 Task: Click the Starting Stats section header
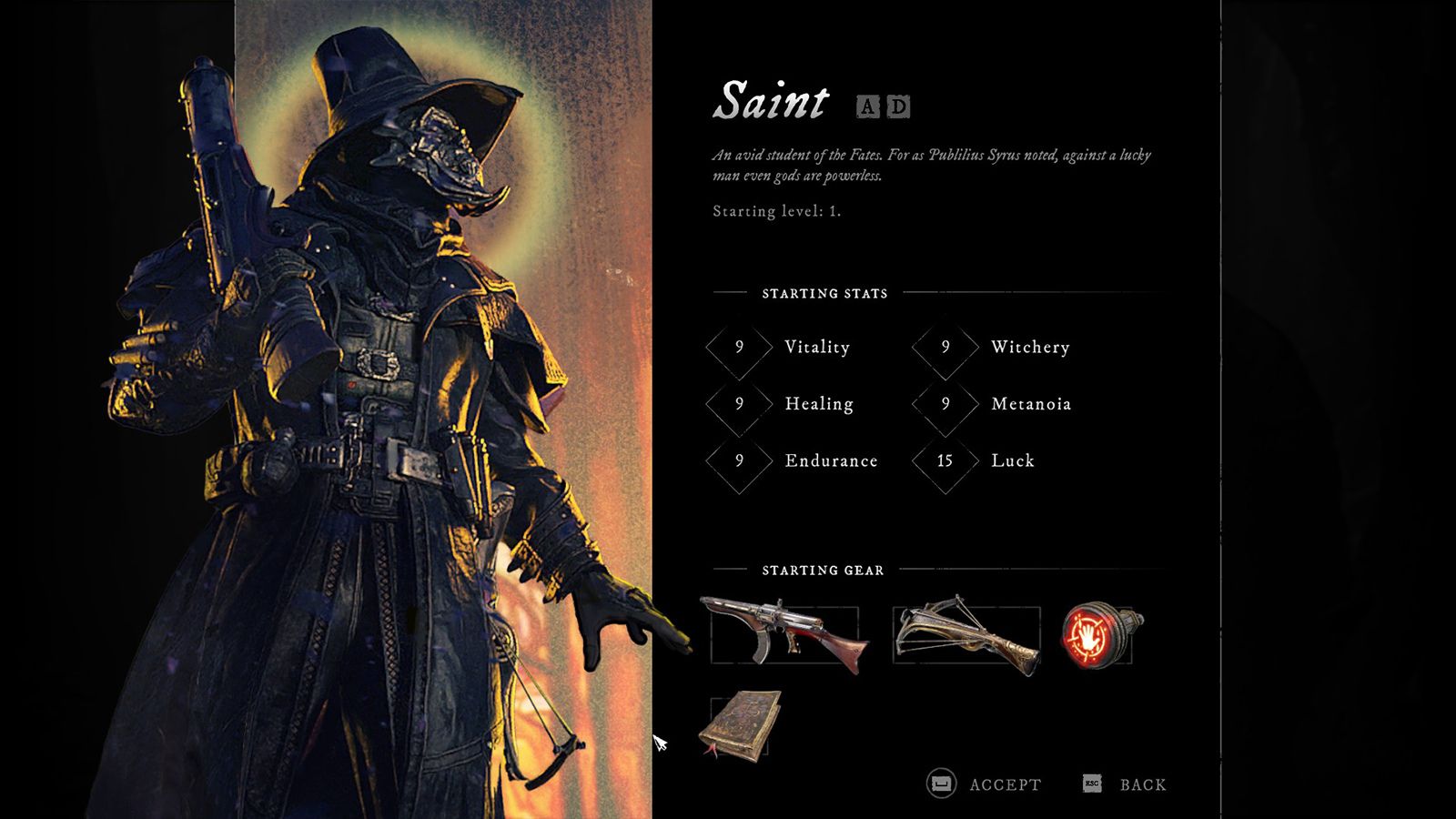824,293
